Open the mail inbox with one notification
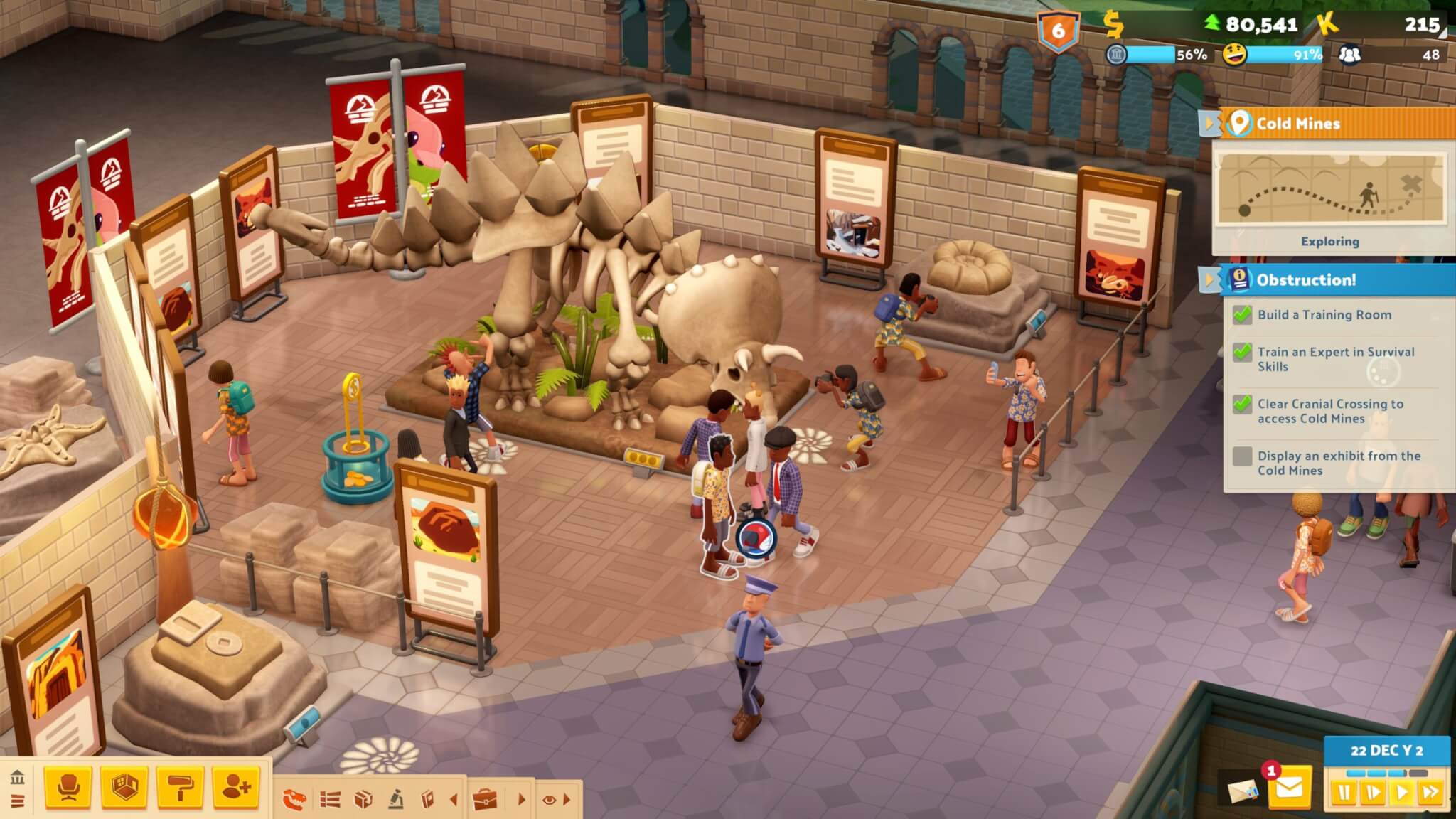The image size is (1456, 819). click(1289, 788)
